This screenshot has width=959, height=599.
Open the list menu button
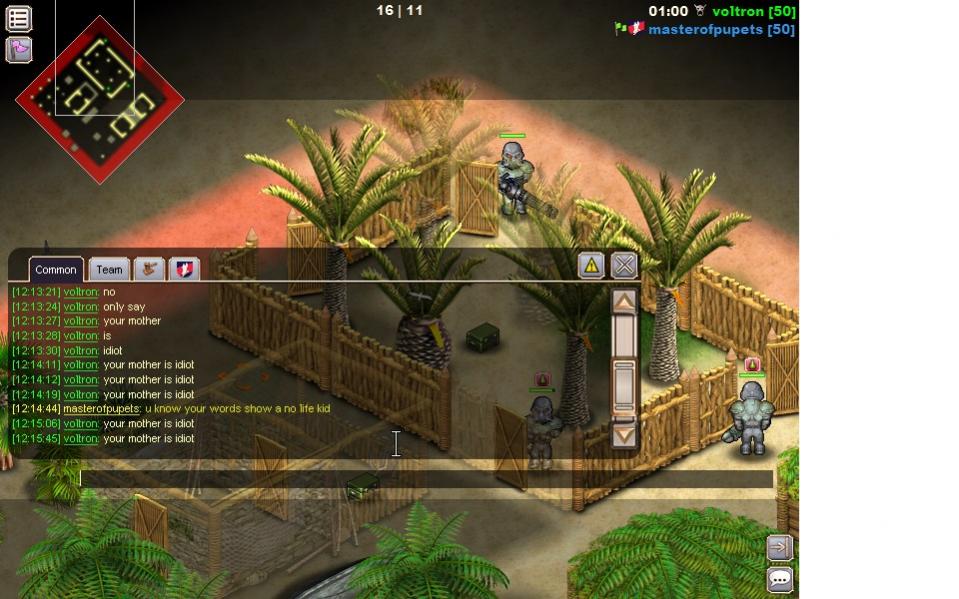coord(19,18)
